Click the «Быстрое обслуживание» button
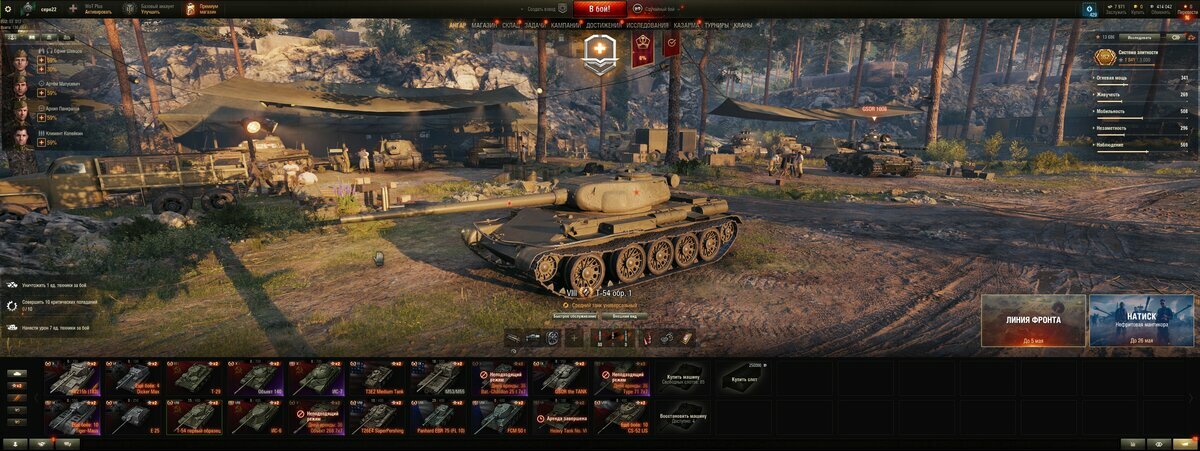The image size is (1200, 451). (573, 316)
